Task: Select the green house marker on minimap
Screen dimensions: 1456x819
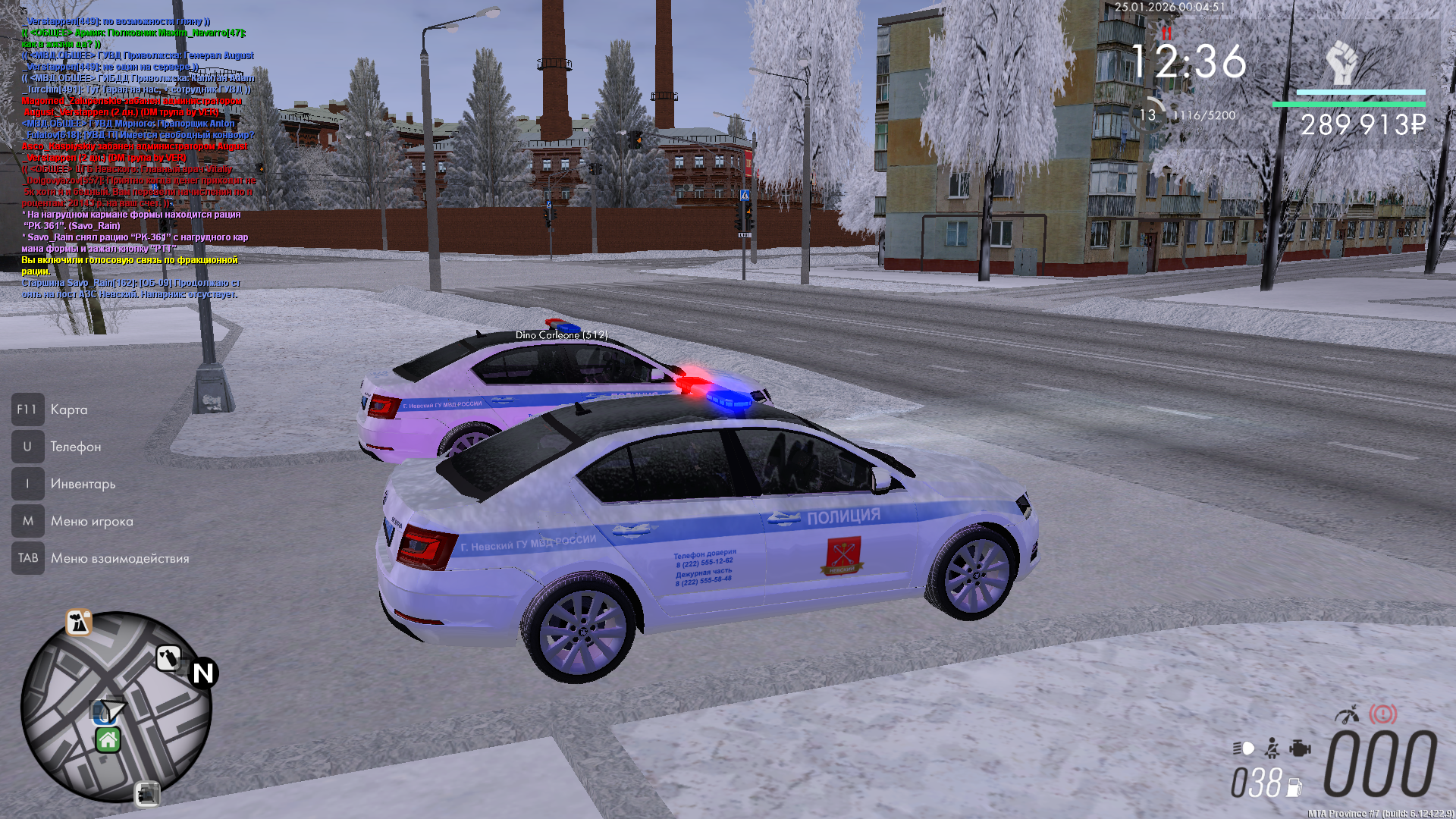Action: (x=108, y=739)
